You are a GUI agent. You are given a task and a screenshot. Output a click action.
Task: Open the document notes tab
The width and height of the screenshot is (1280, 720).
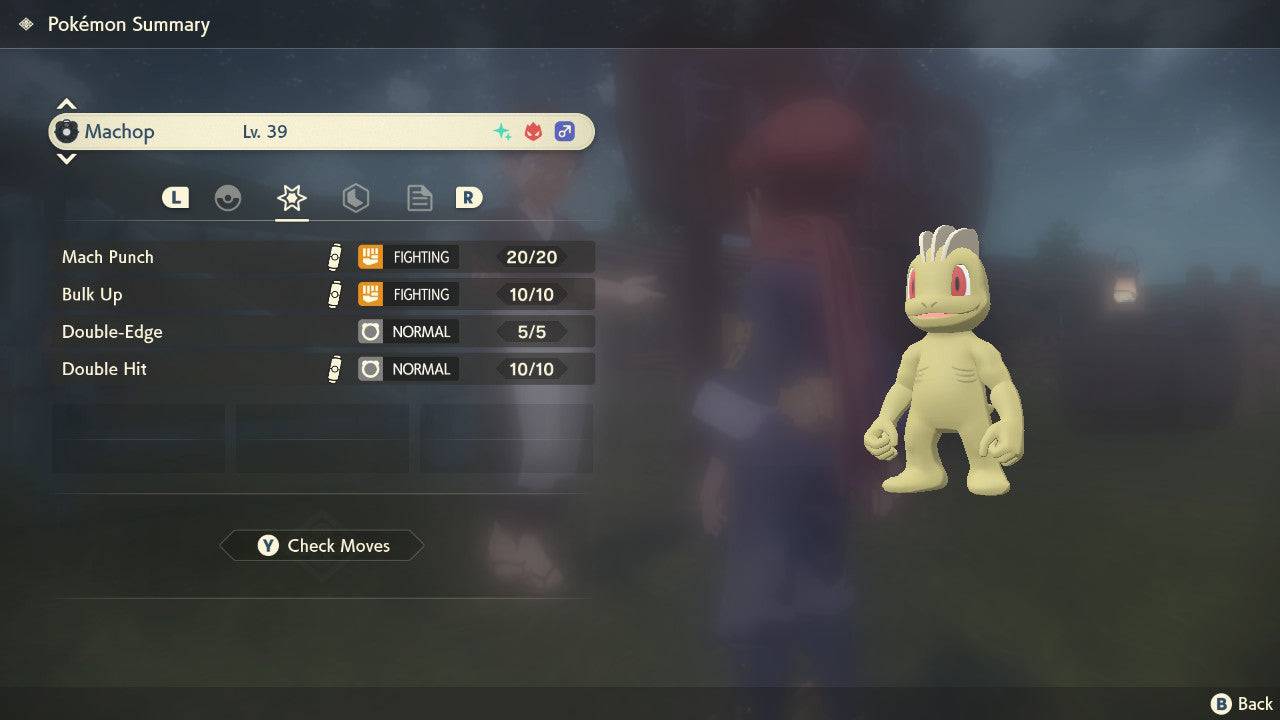(x=419, y=198)
